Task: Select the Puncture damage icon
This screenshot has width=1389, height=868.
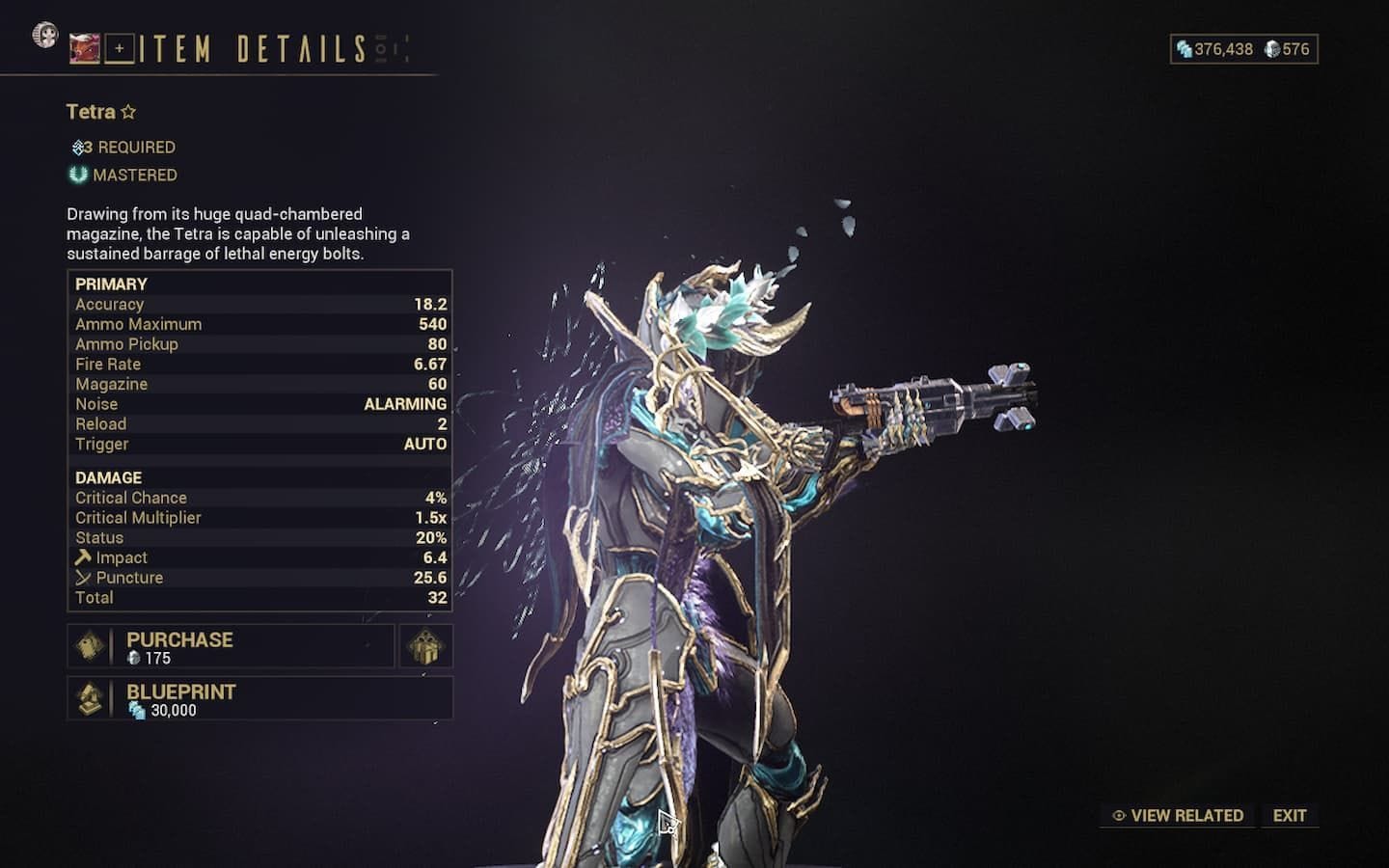Action: coord(81,577)
